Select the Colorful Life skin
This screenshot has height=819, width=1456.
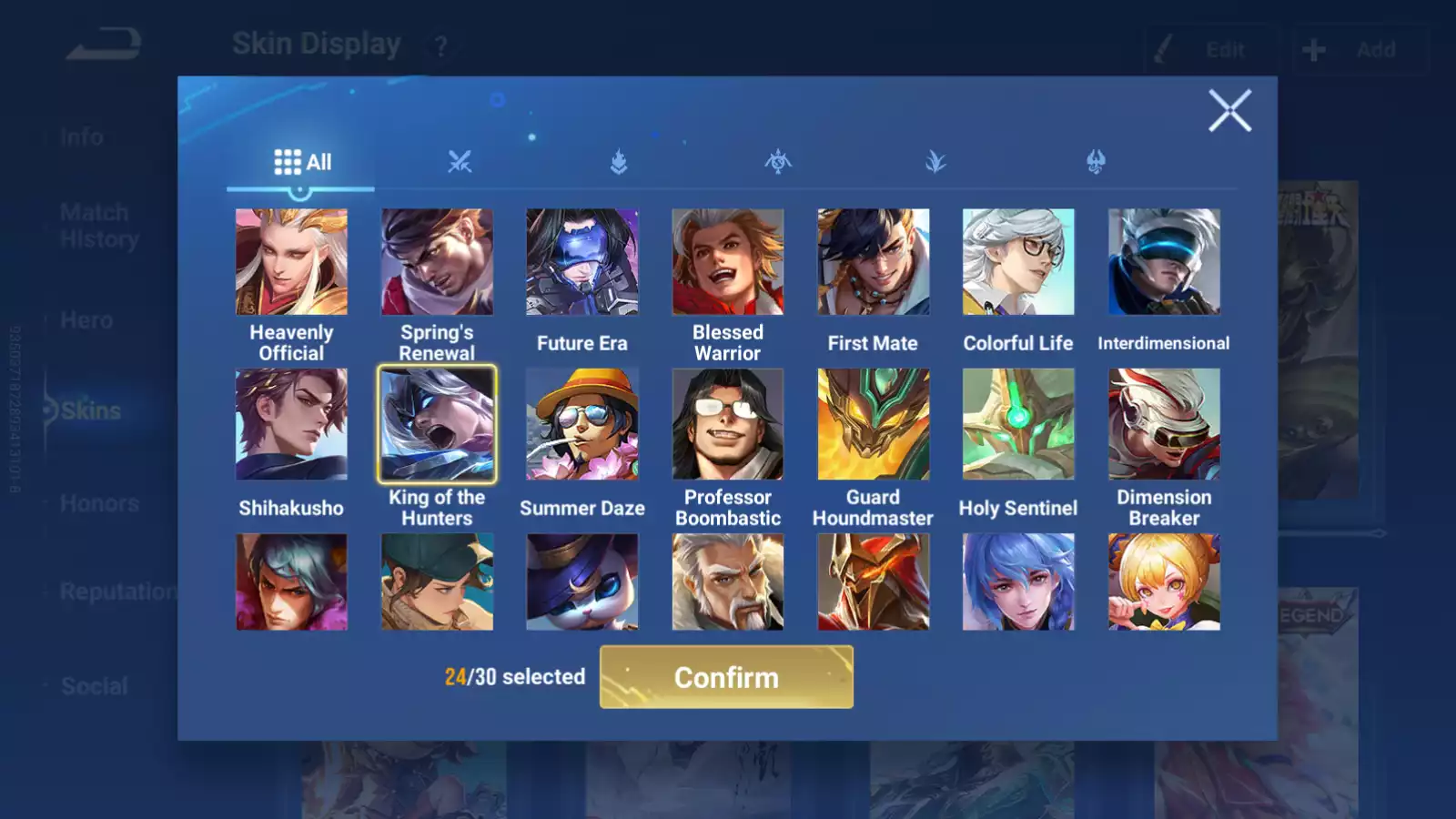point(1018,262)
